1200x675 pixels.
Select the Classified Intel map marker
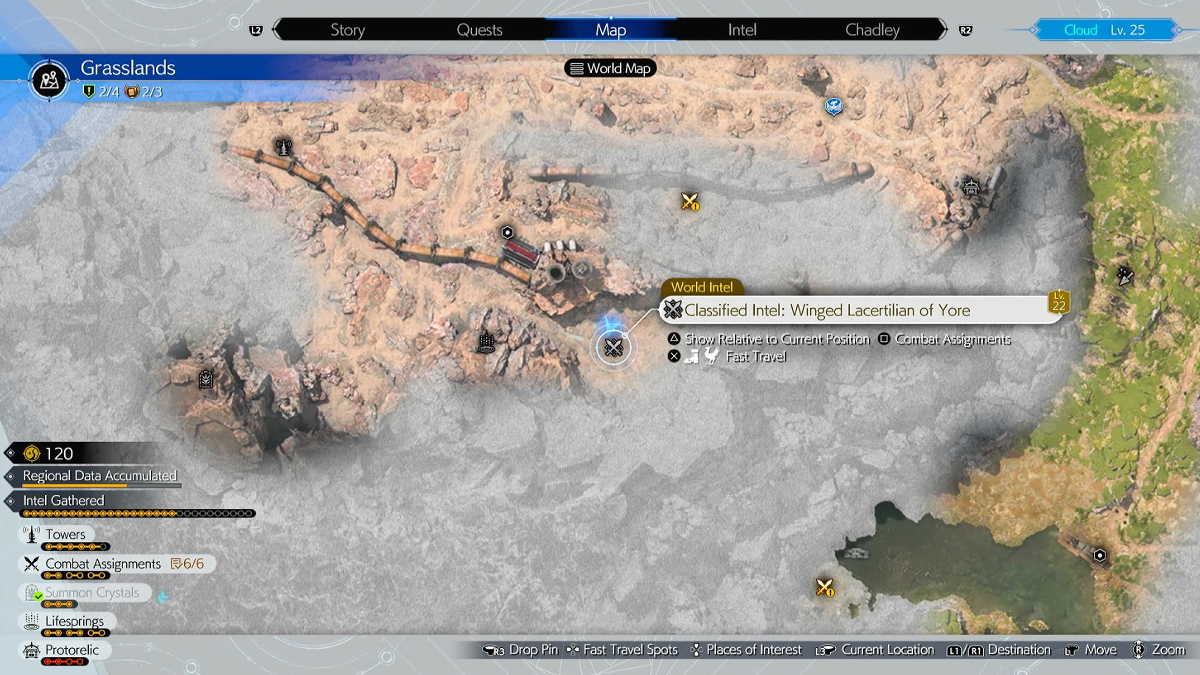613,348
